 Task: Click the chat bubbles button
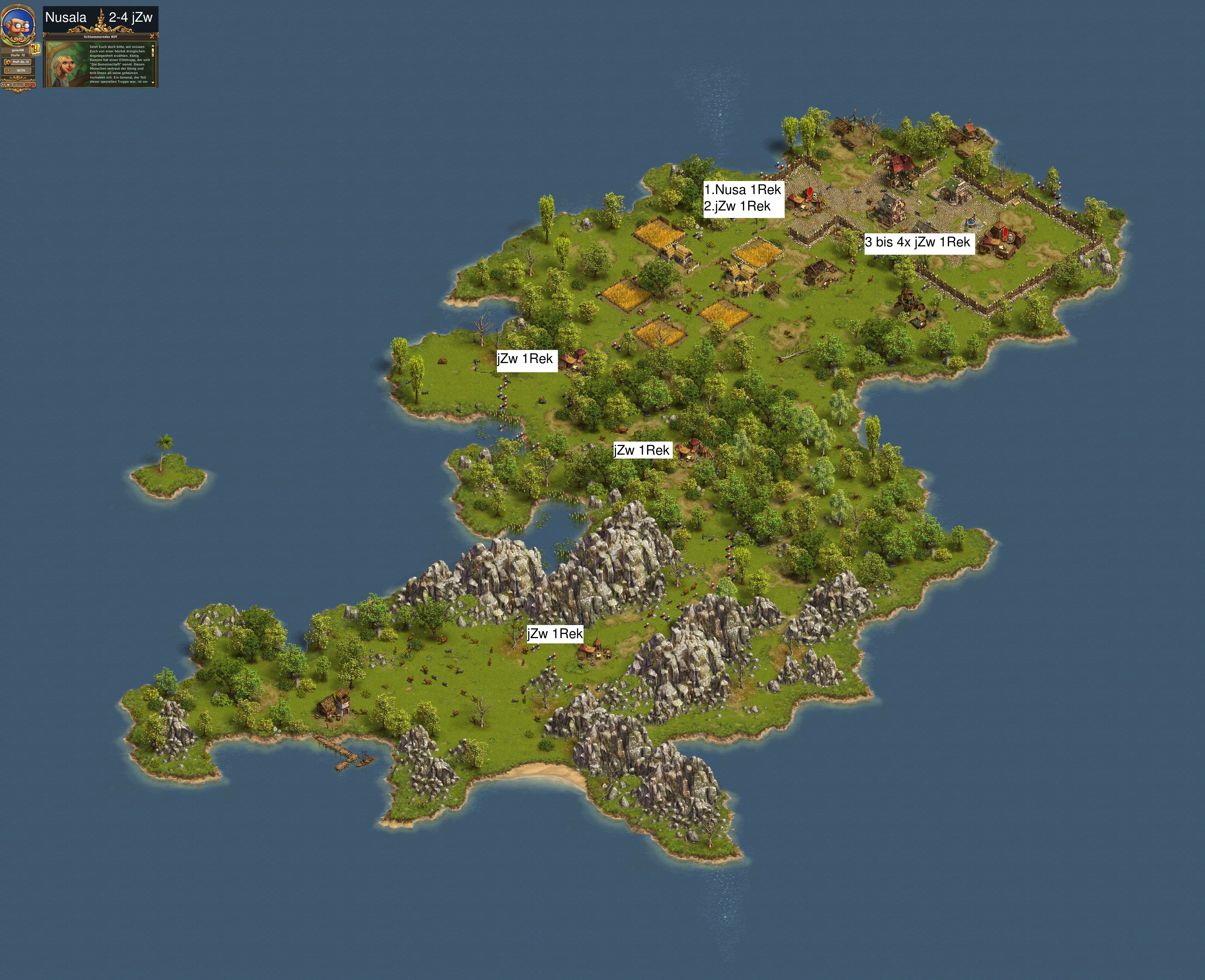point(18,85)
